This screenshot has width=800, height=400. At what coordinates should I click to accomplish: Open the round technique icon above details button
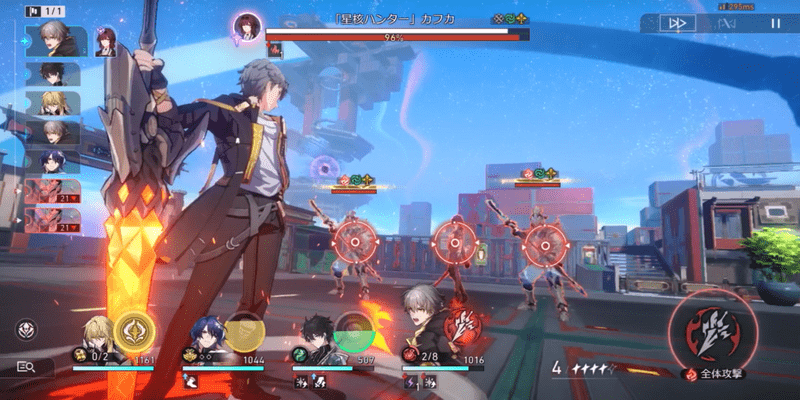coord(27,329)
